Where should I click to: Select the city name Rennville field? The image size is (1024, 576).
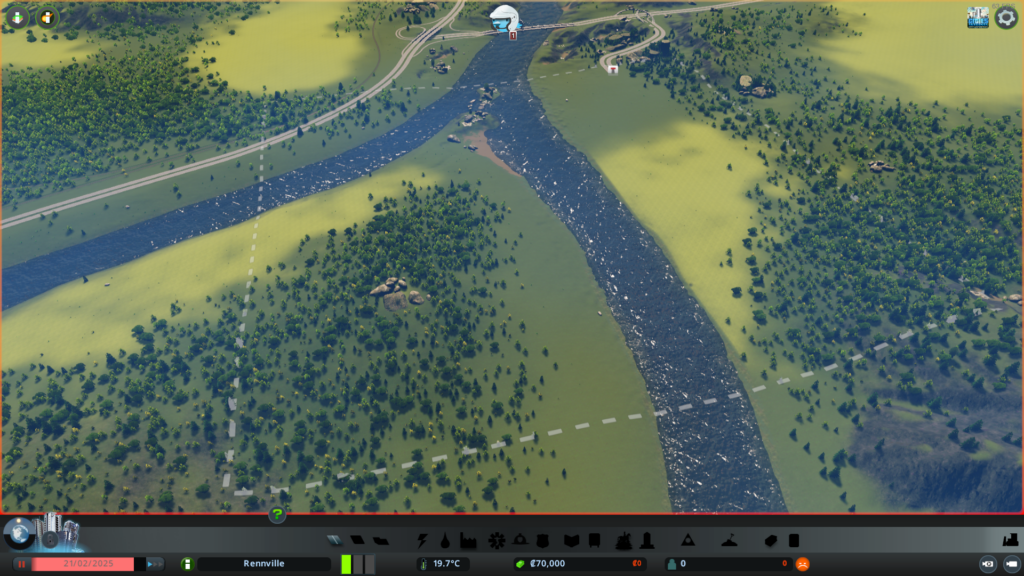tap(264, 564)
